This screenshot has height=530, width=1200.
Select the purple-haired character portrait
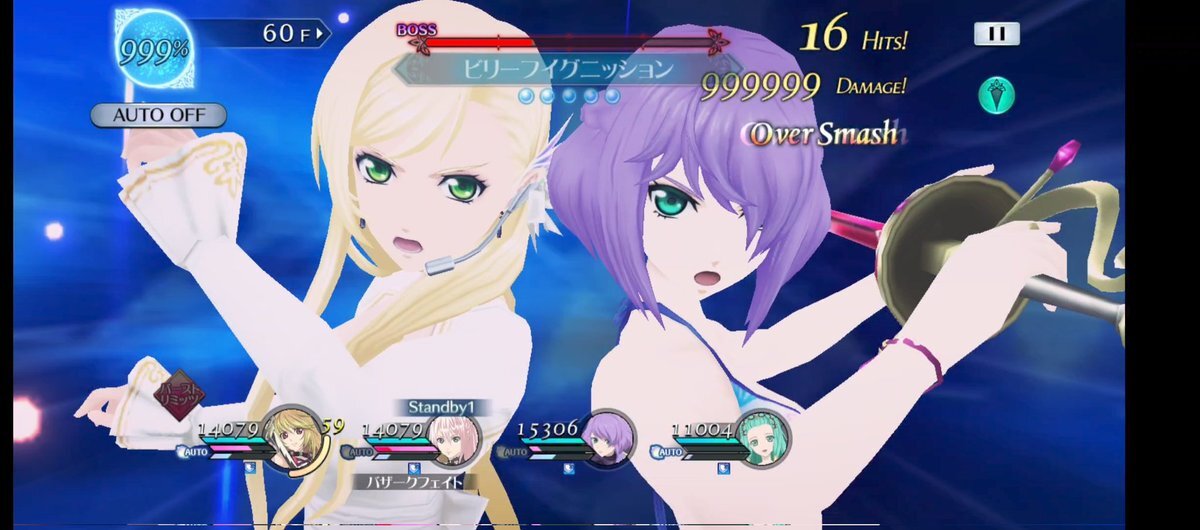coord(609,437)
